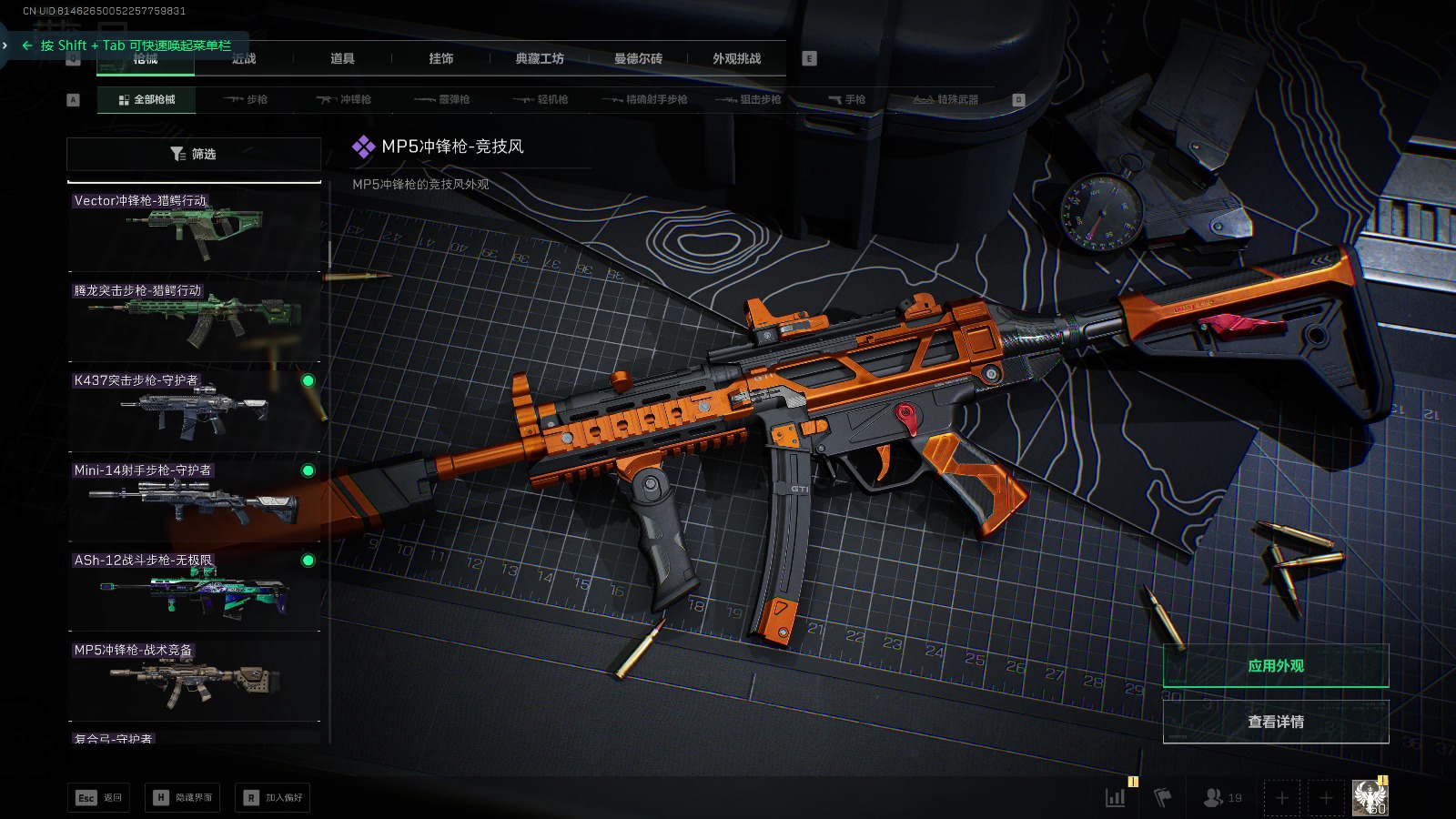Open the 筛选 filter
The width and height of the screenshot is (1456, 819).
(193, 154)
